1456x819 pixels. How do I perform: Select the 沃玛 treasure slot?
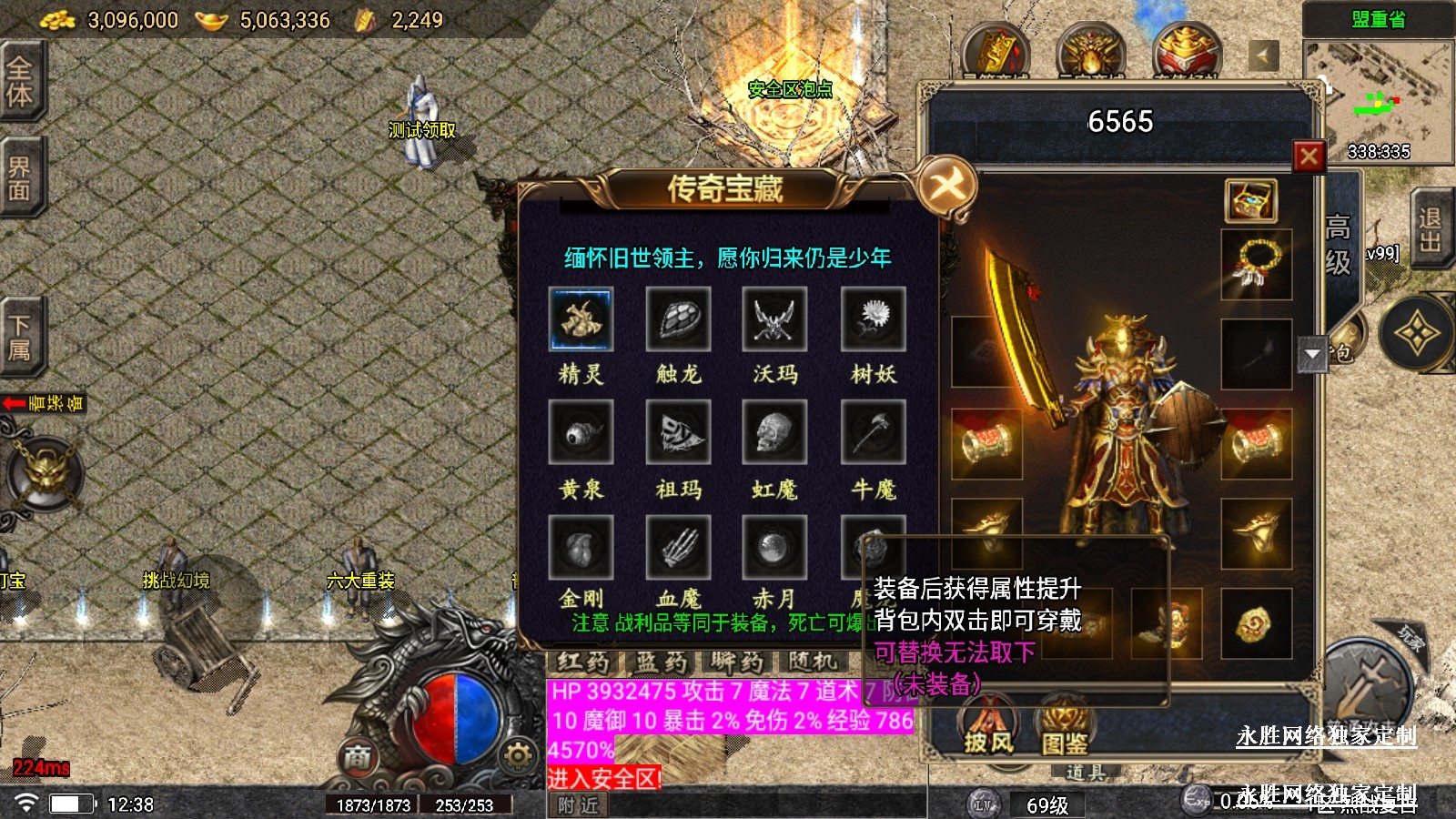pos(774,319)
